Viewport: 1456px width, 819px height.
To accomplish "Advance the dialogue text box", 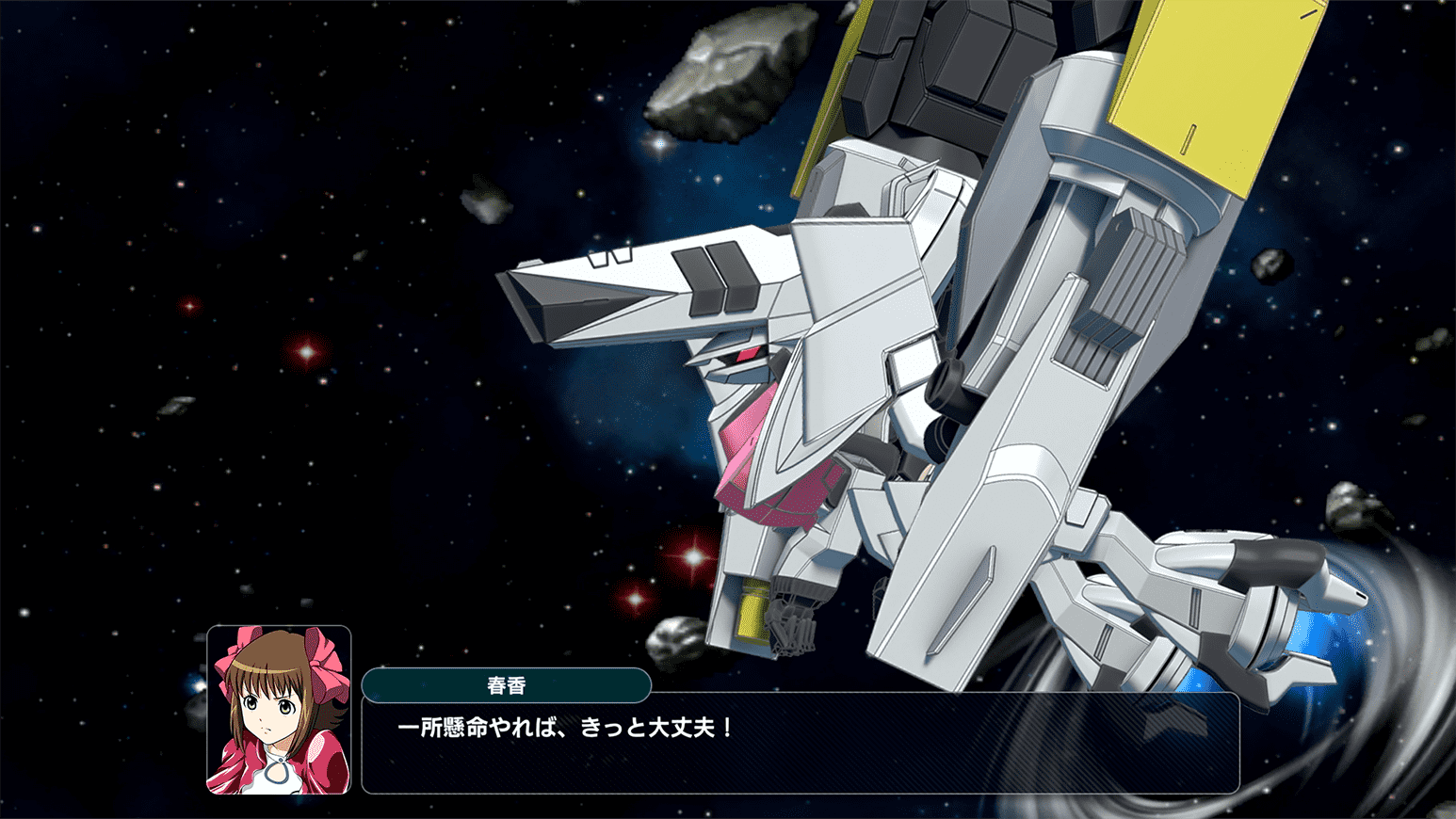I will tap(801, 744).
